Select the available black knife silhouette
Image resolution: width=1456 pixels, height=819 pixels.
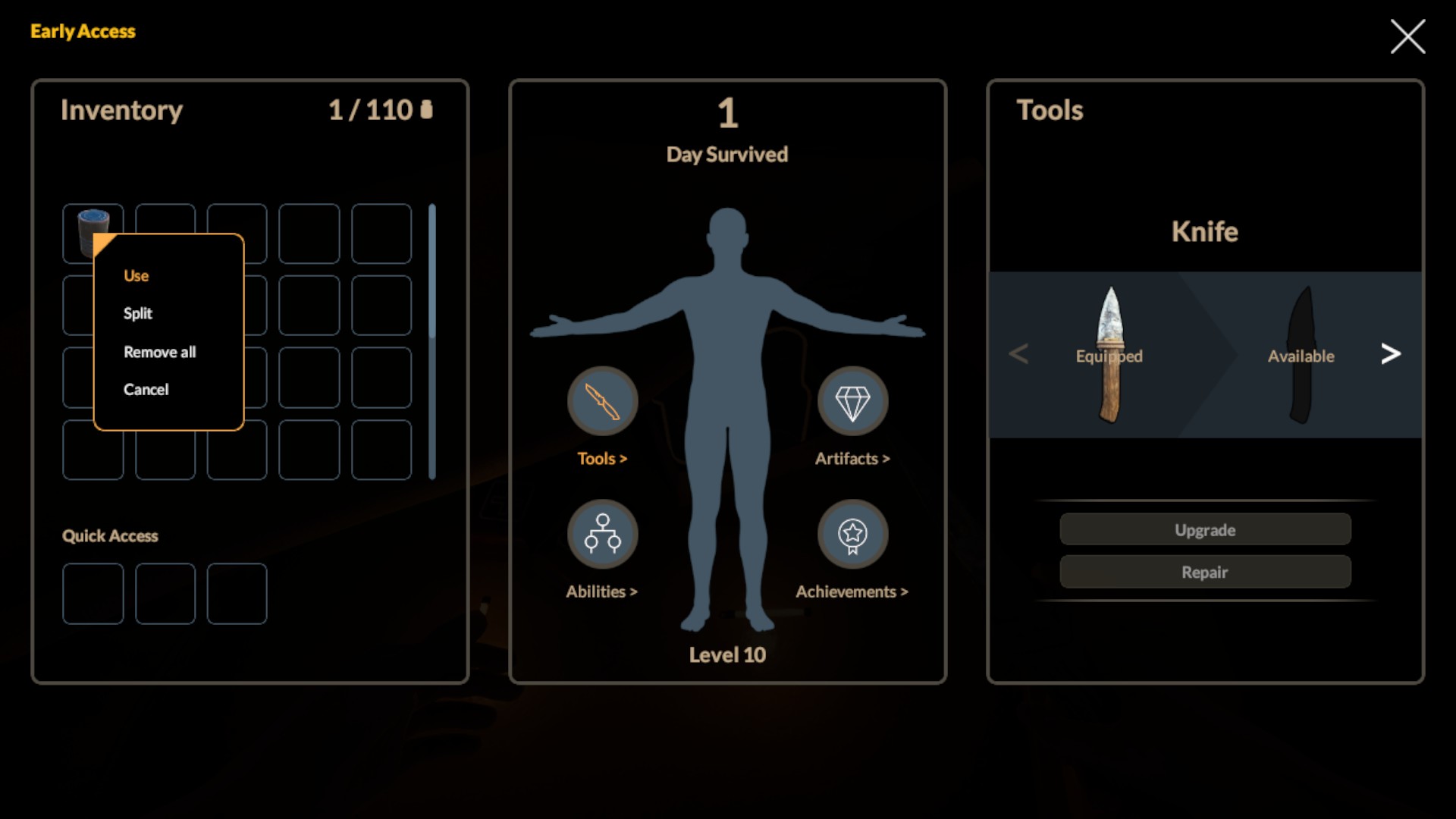pos(1301,355)
